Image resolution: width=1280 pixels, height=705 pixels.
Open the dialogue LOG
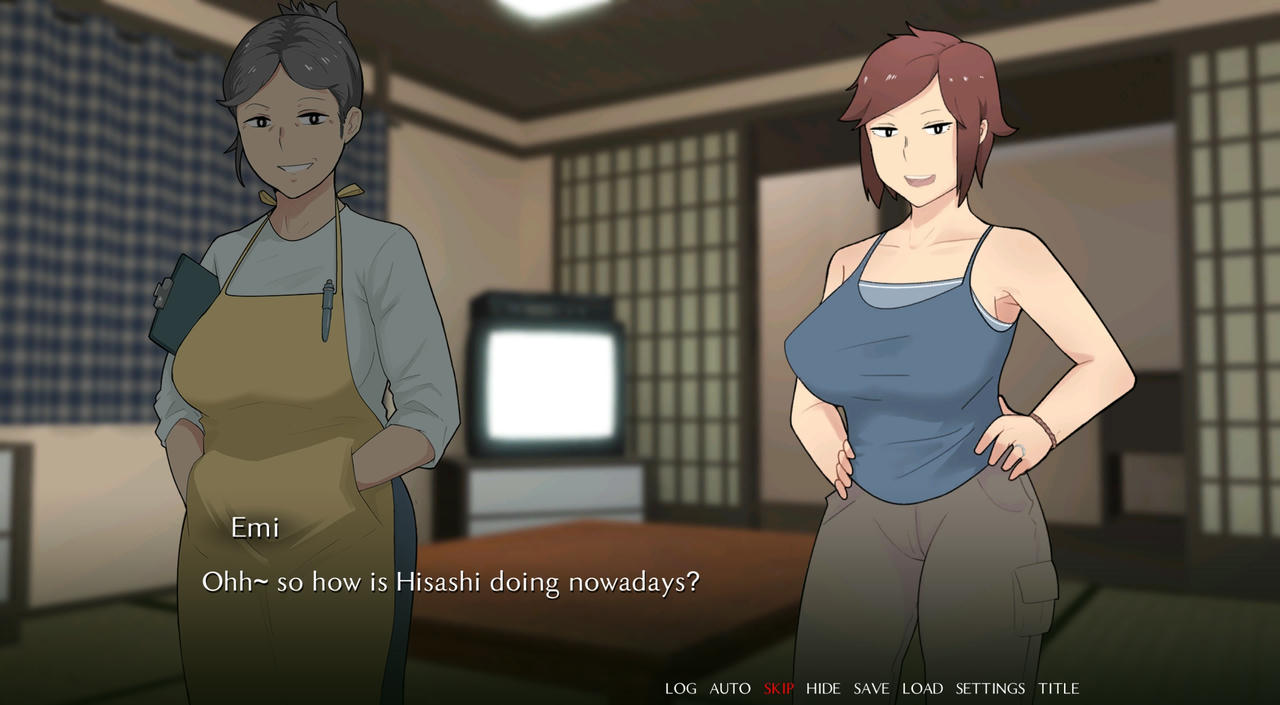[680, 688]
